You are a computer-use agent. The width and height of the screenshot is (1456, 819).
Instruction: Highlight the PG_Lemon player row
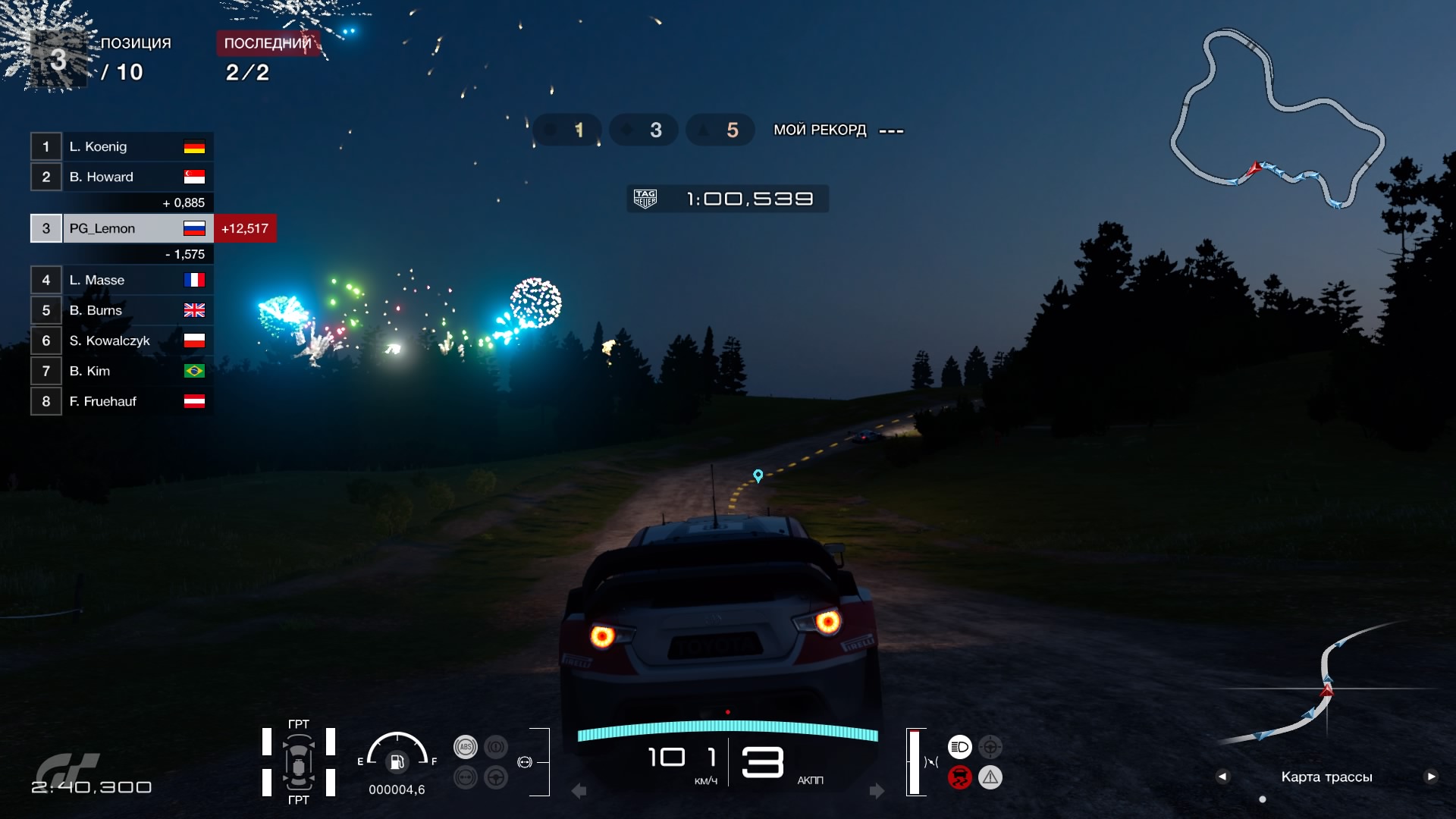tap(121, 228)
